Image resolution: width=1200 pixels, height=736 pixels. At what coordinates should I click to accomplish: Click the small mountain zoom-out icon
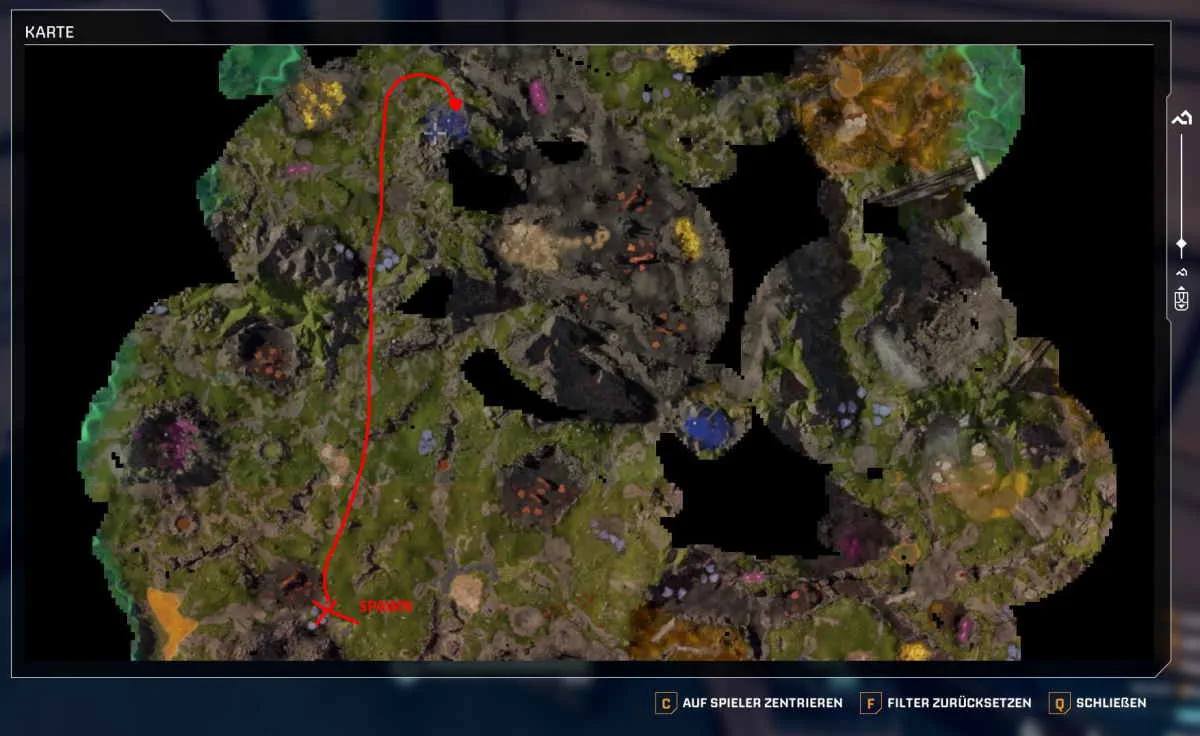tap(1181, 273)
